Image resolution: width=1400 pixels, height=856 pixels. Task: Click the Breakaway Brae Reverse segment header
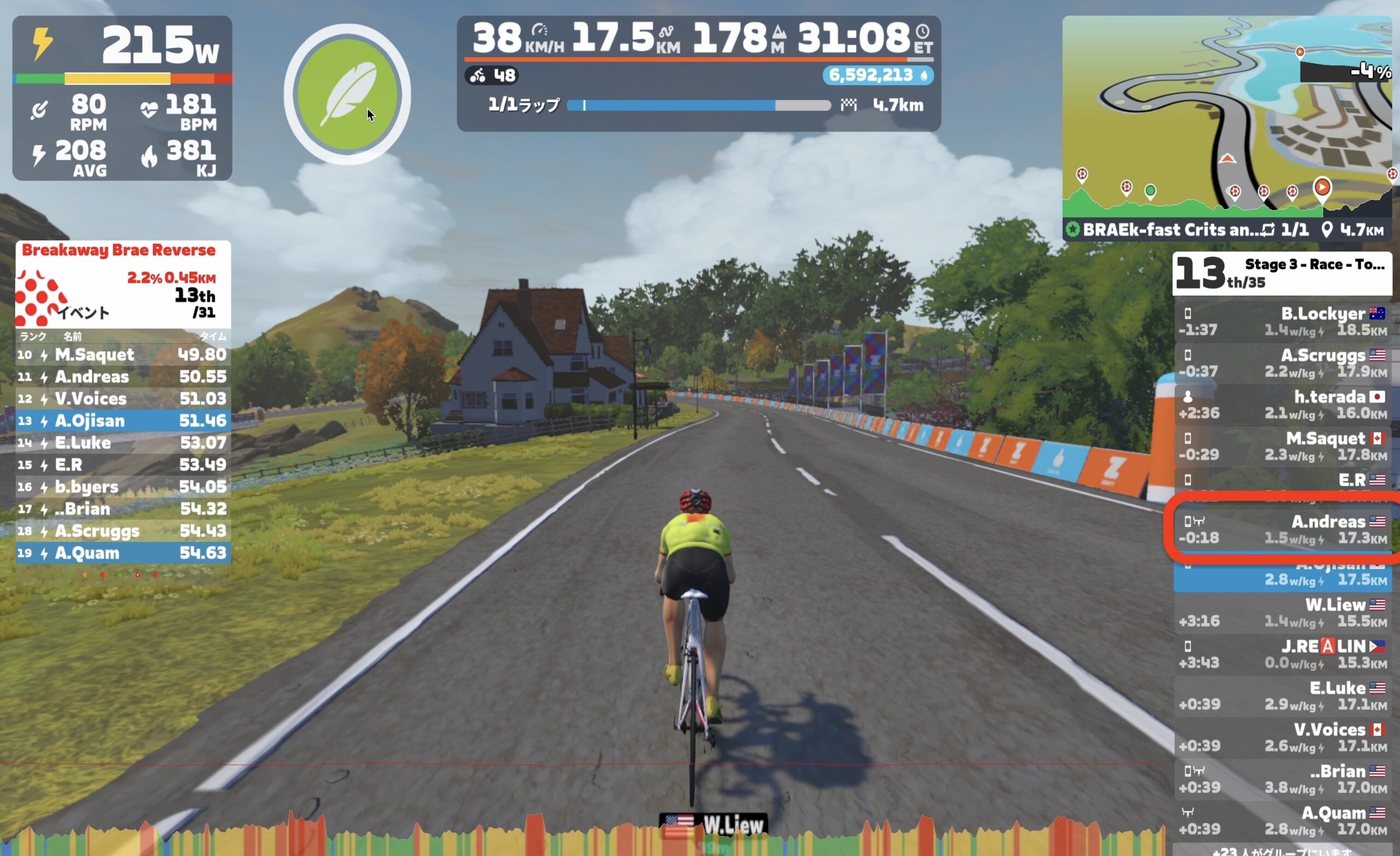coord(119,250)
